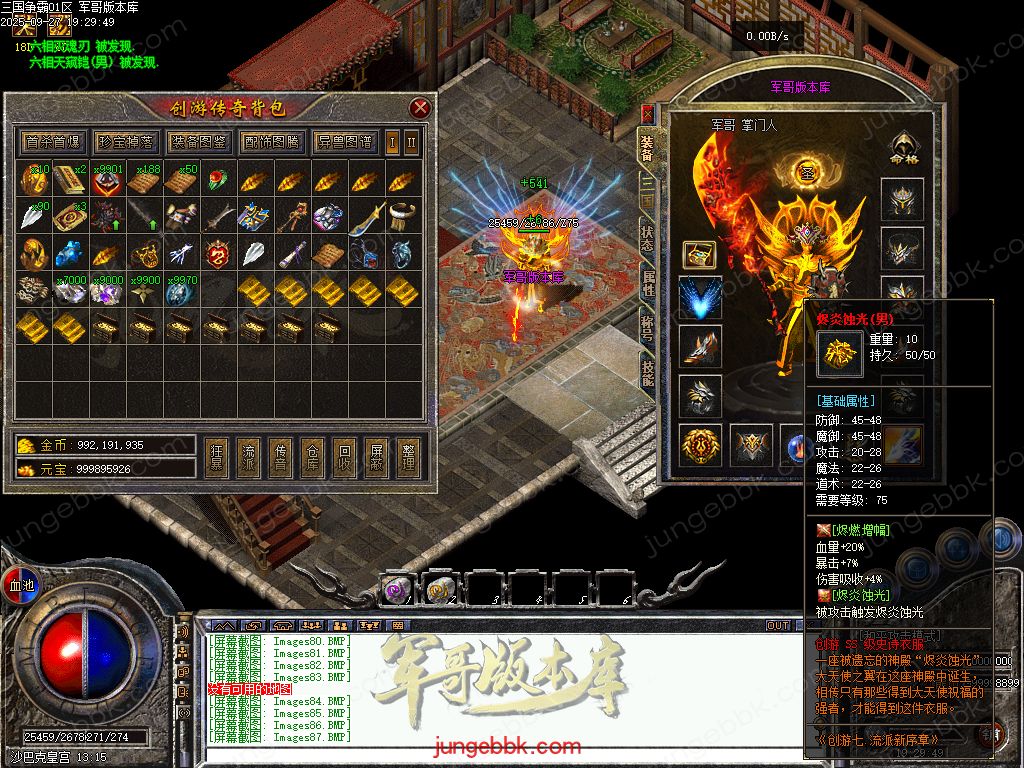Click the 回收 recycle button
This screenshot has height=768, width=1024.
coord(343,458)
